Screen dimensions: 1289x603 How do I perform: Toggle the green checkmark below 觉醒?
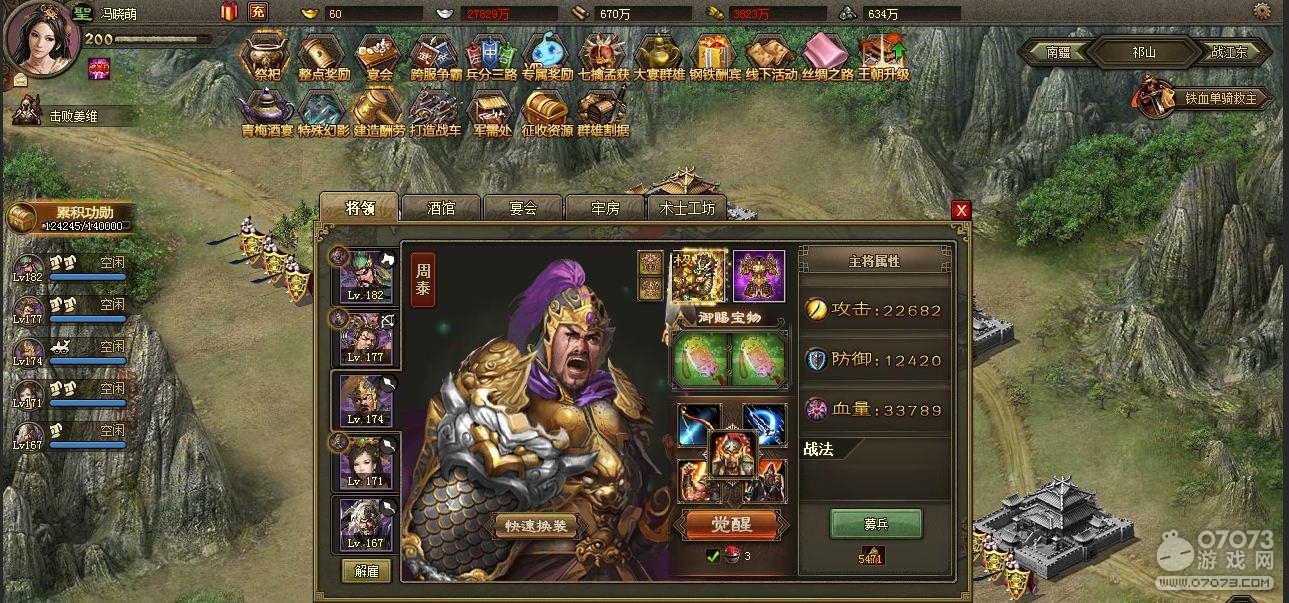pyautogui.click(x=713, y=555)
